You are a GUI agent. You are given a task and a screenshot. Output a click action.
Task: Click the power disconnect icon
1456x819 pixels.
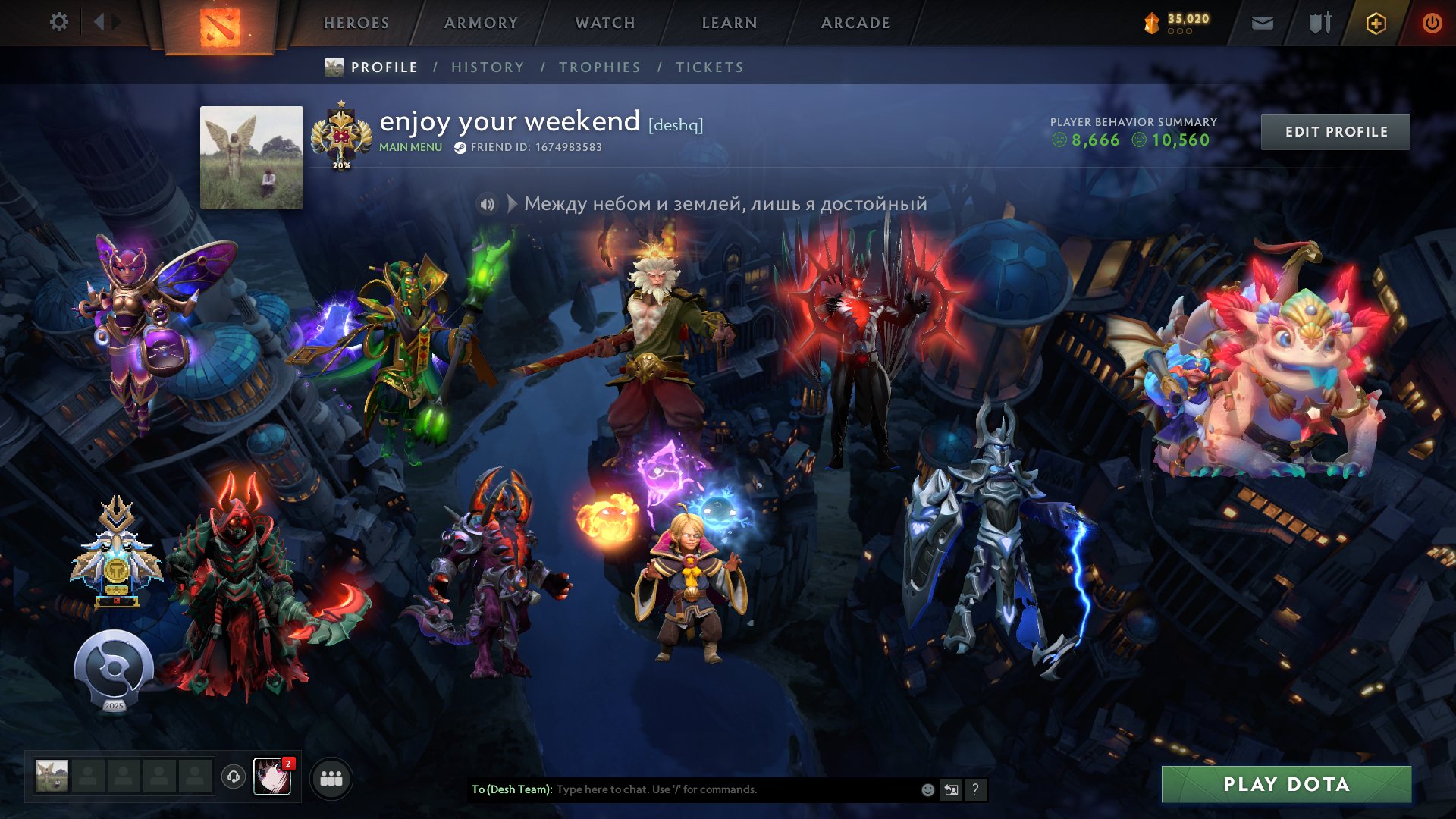pyautogui.click(x=1432, y=23)
